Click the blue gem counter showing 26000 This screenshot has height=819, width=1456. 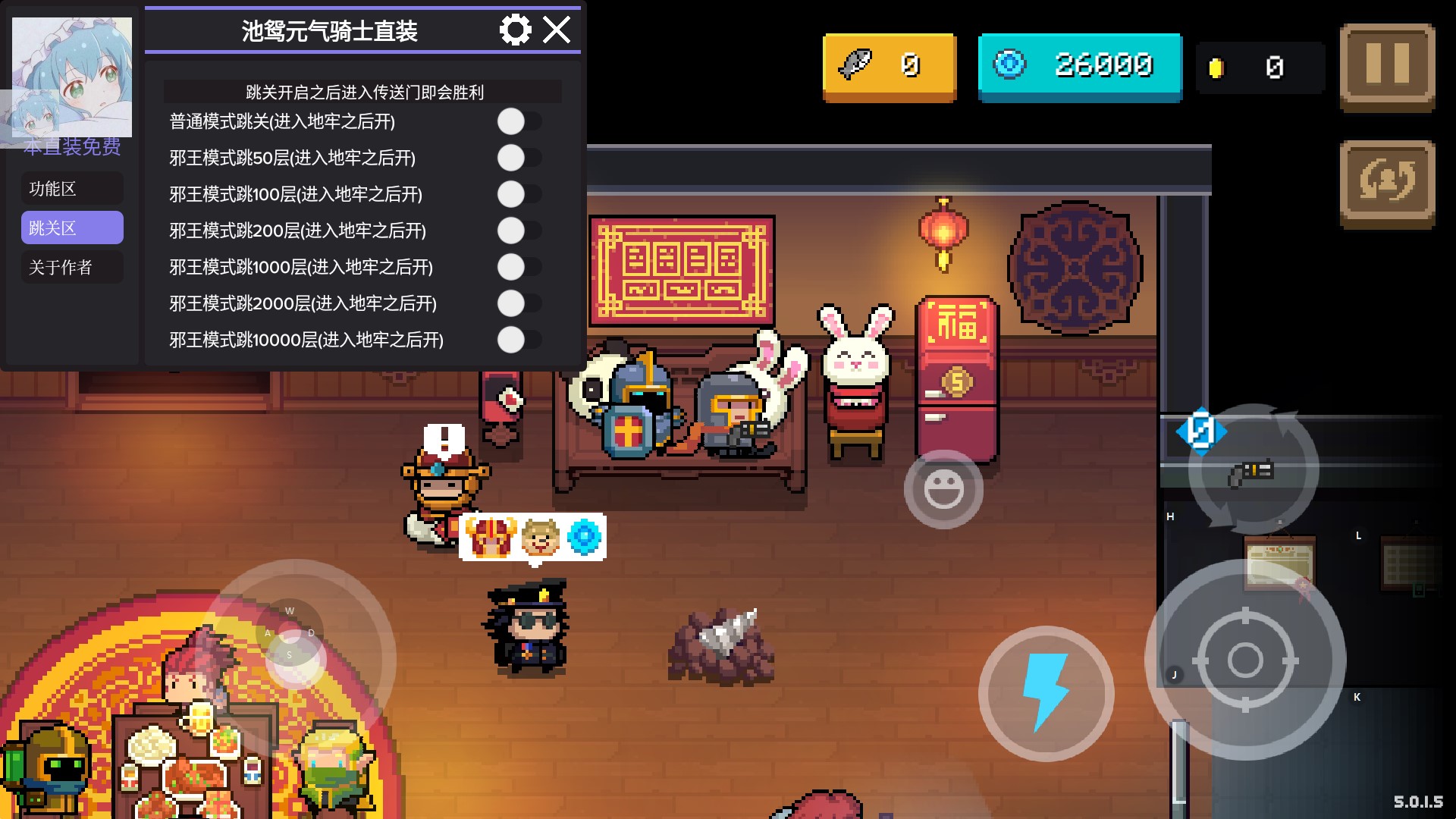[1080, 67]
